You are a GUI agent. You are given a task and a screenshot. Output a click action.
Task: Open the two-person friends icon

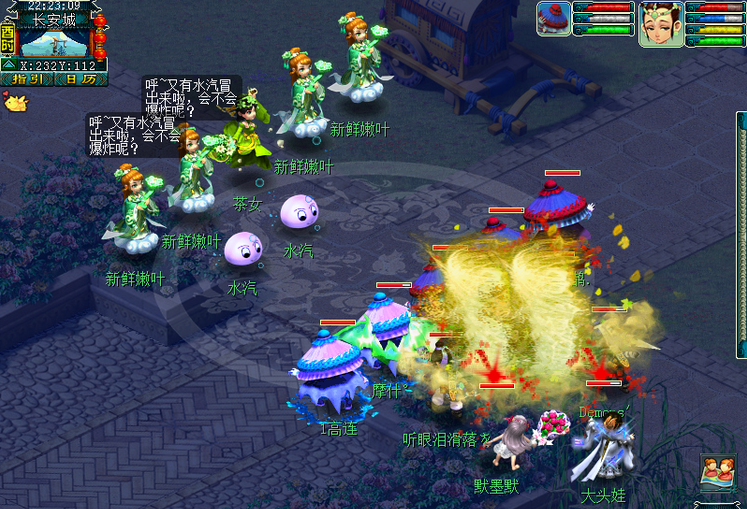coord(716,471)
